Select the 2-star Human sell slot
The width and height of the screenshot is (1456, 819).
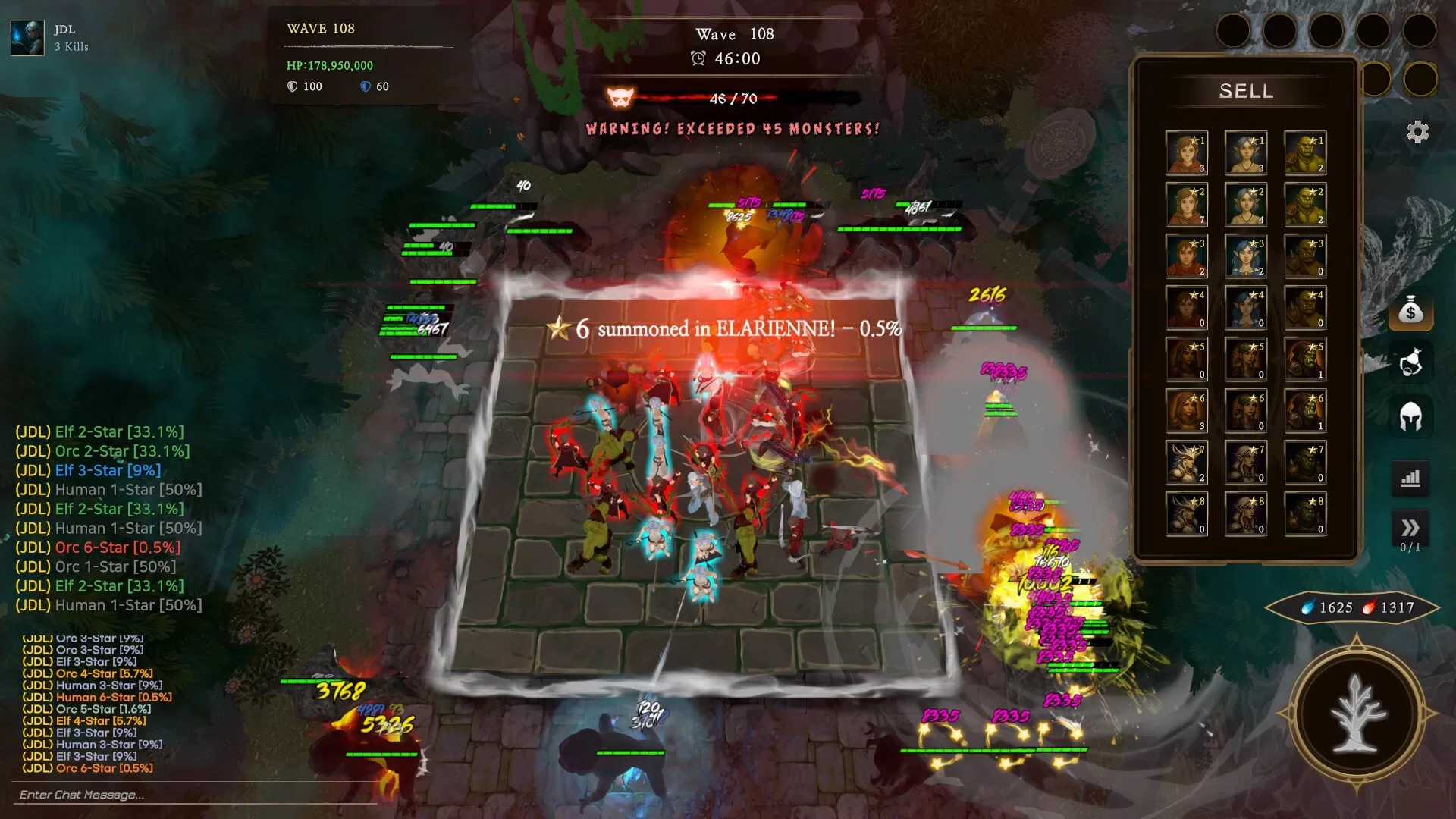click(x=1187, y=204)
